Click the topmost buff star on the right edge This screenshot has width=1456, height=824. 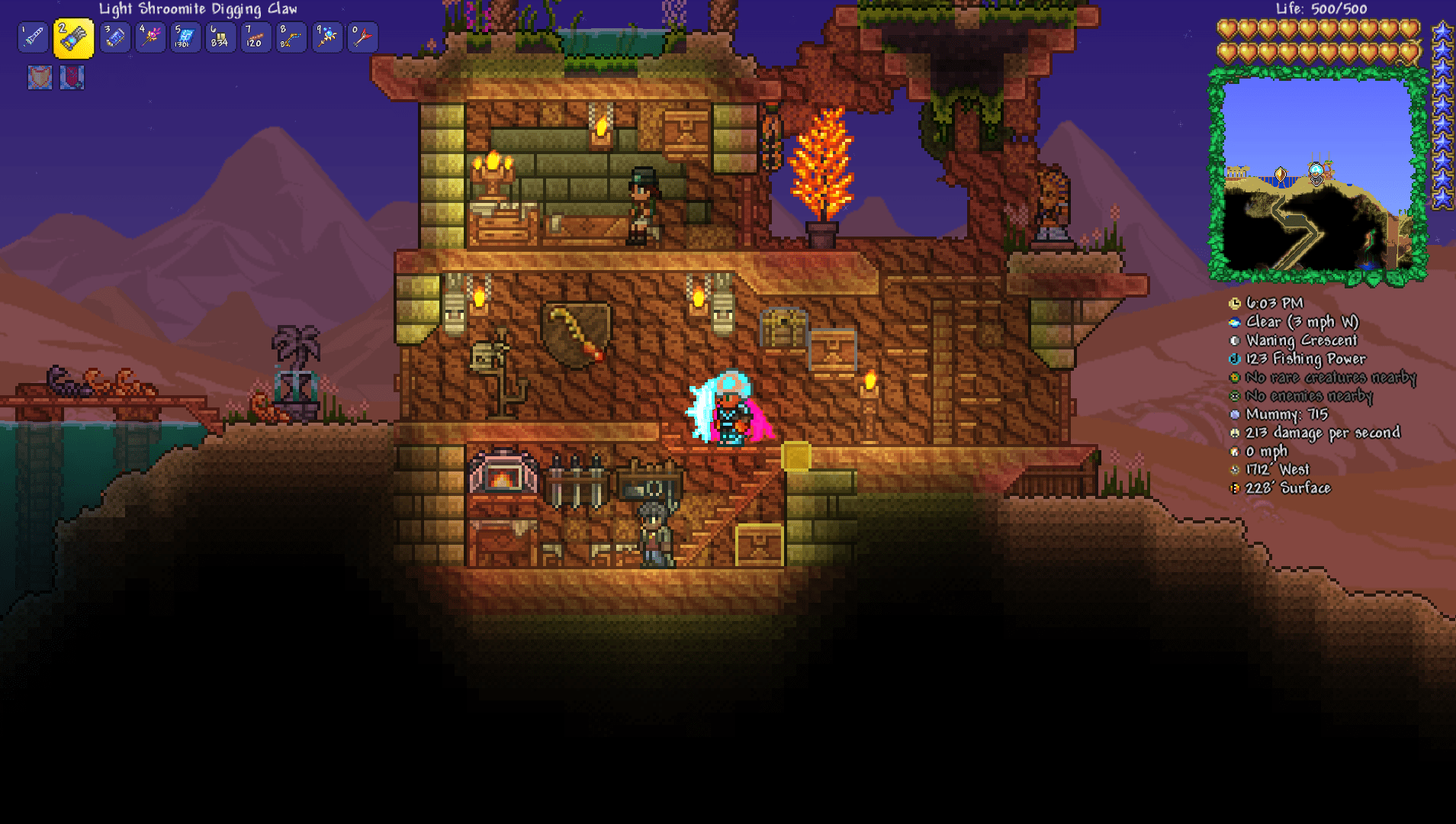(1442, 31)
